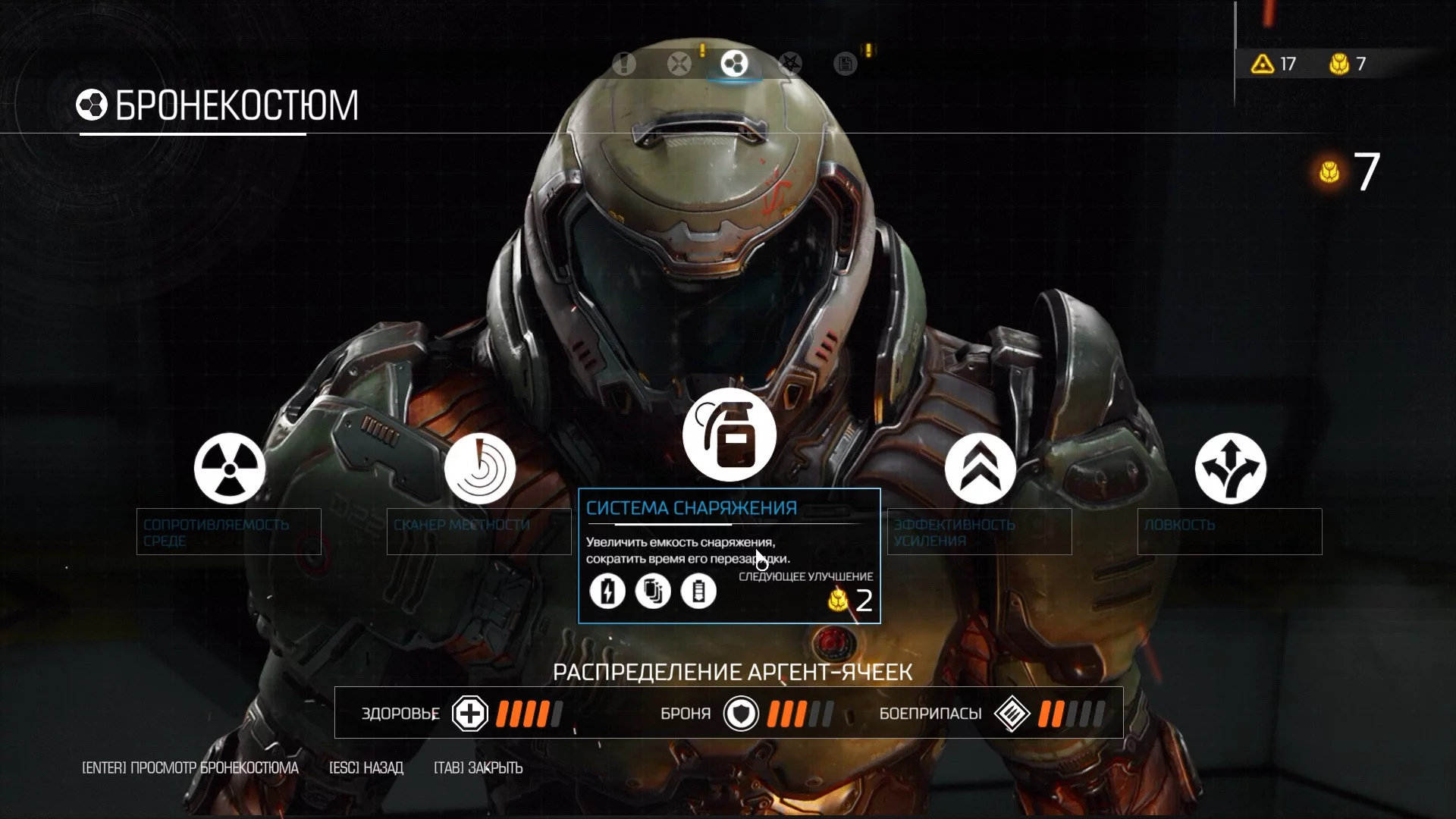Open the exclamation mark objectives tab
The height and width of the screenshot is (819, 1456).
coord(624,64)
